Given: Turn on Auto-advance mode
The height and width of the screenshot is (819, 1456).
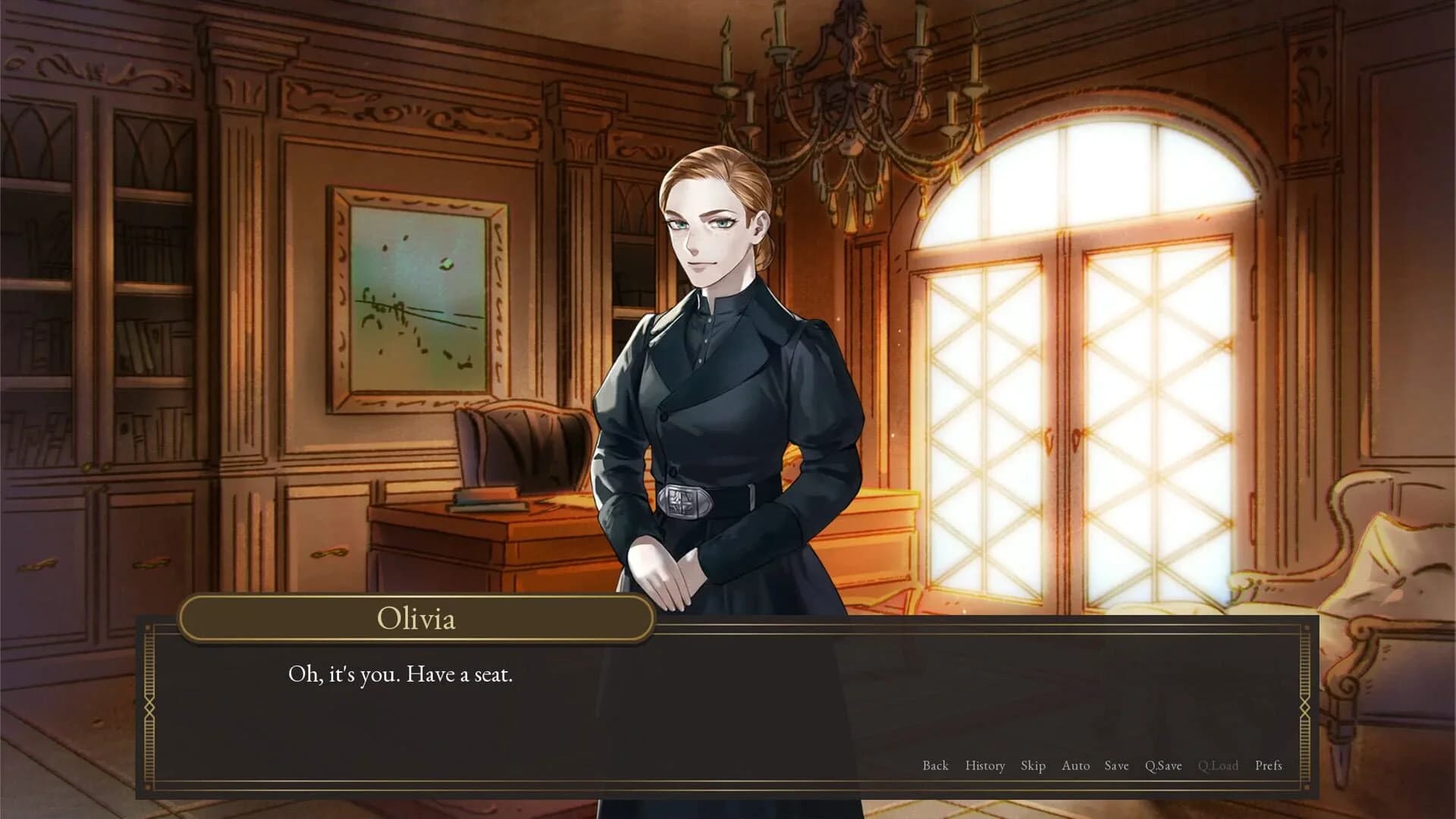Looking at the screenshot, I should [1077, 766].
